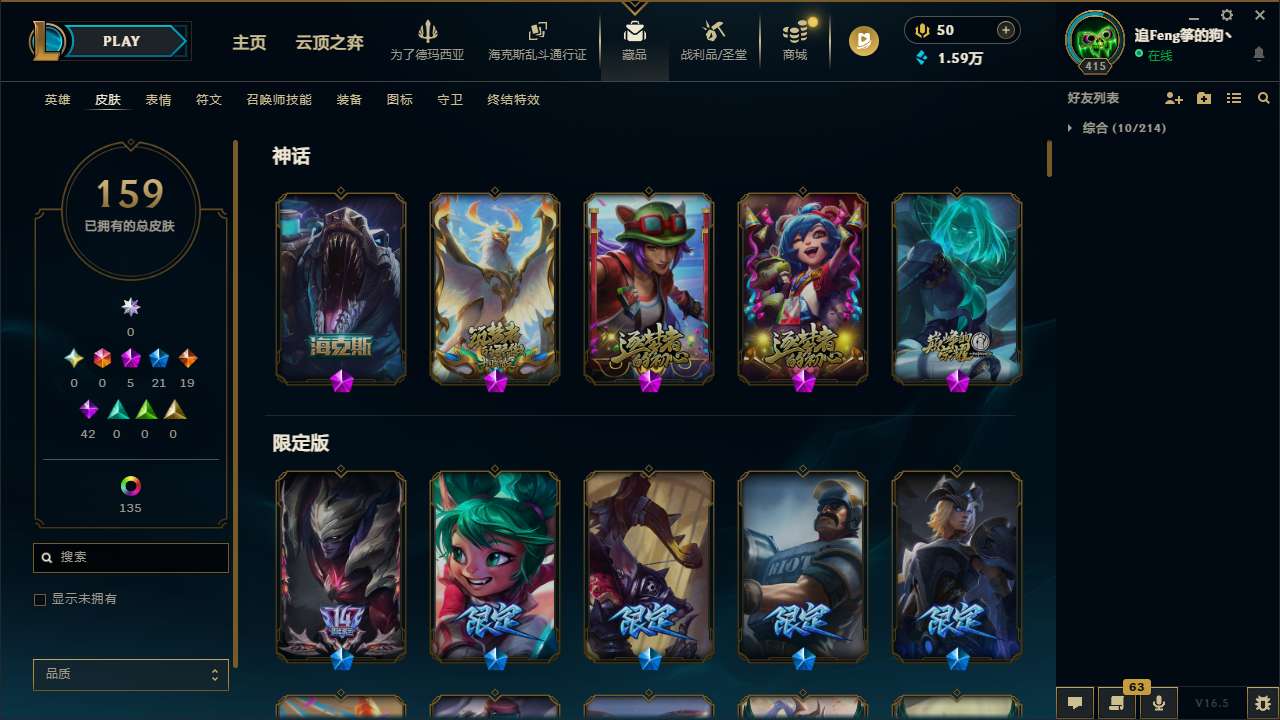The height and width of the screenshot is (720, 1280).
Task: Check the 显示未拥有 checkbox
Action: [40, 599]
